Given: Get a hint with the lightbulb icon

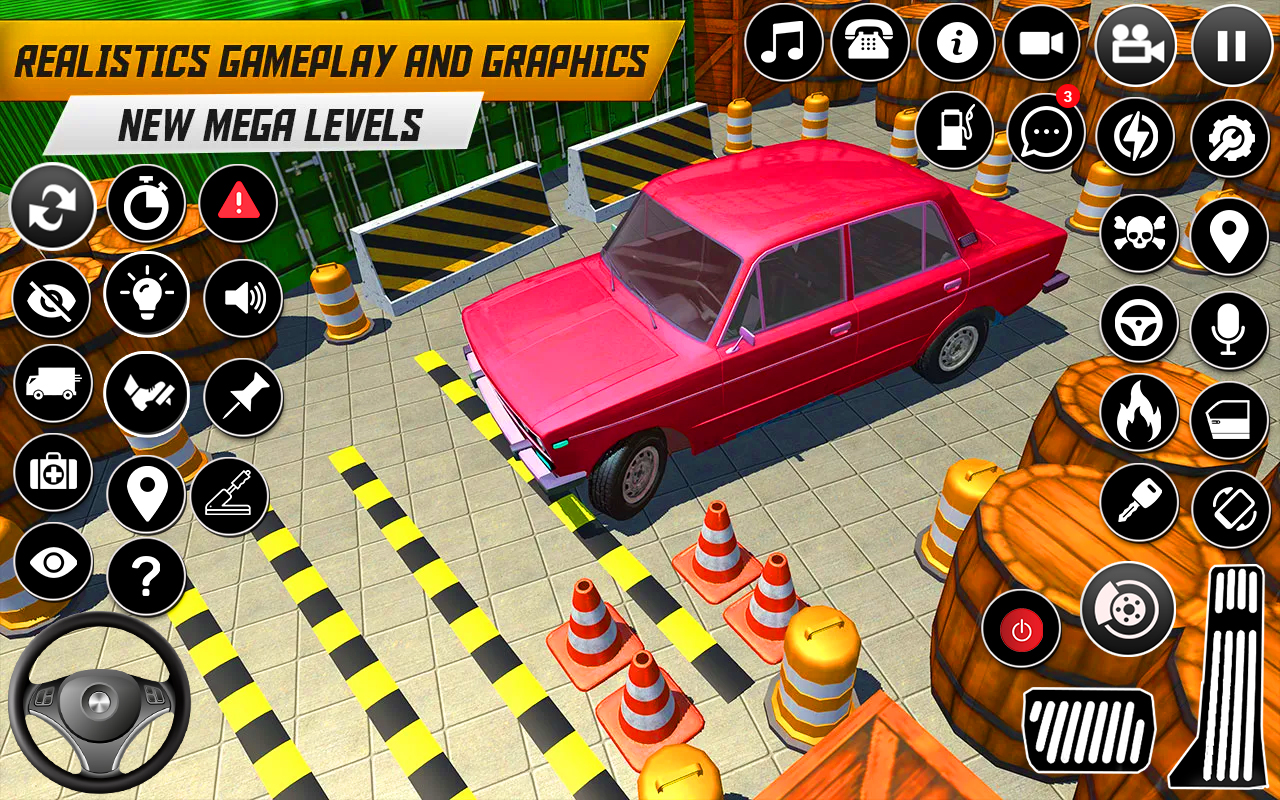Looking at the screenshot, I should [146, 296].
